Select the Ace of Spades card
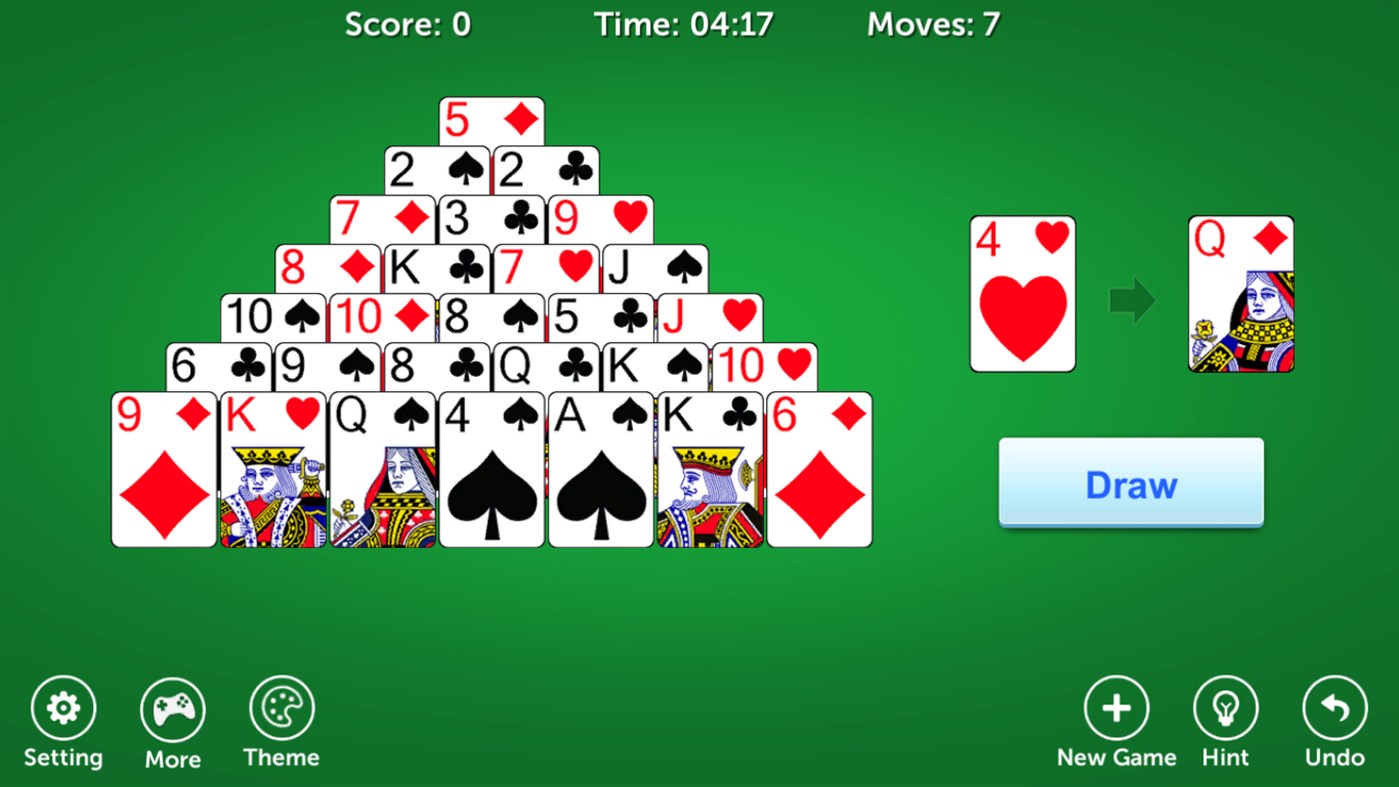 click(x=600, y=468)
